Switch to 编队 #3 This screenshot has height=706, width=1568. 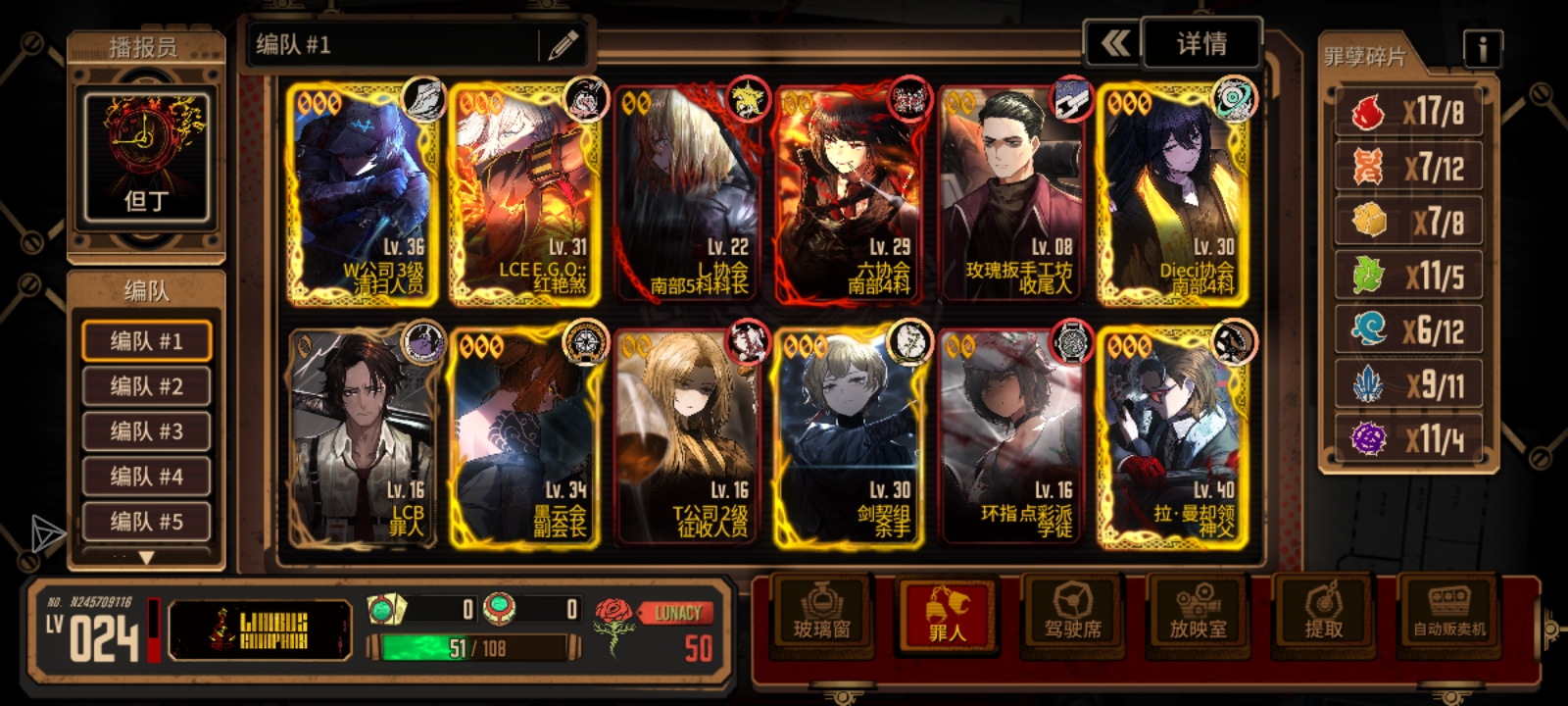pyautogui.click(x=146, y=431)
